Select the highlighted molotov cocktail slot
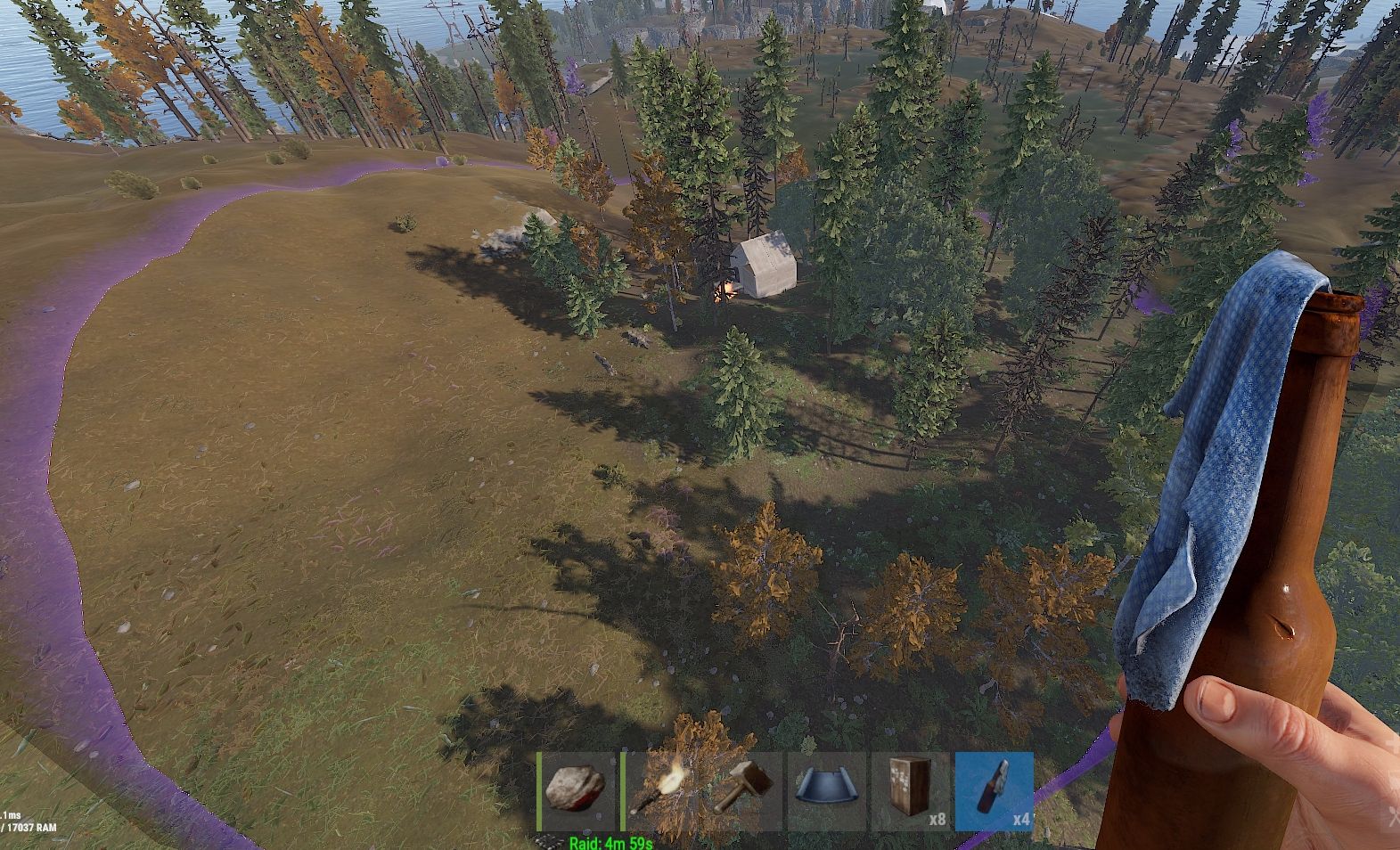The image size is (1400, 850). pos(995,791)
